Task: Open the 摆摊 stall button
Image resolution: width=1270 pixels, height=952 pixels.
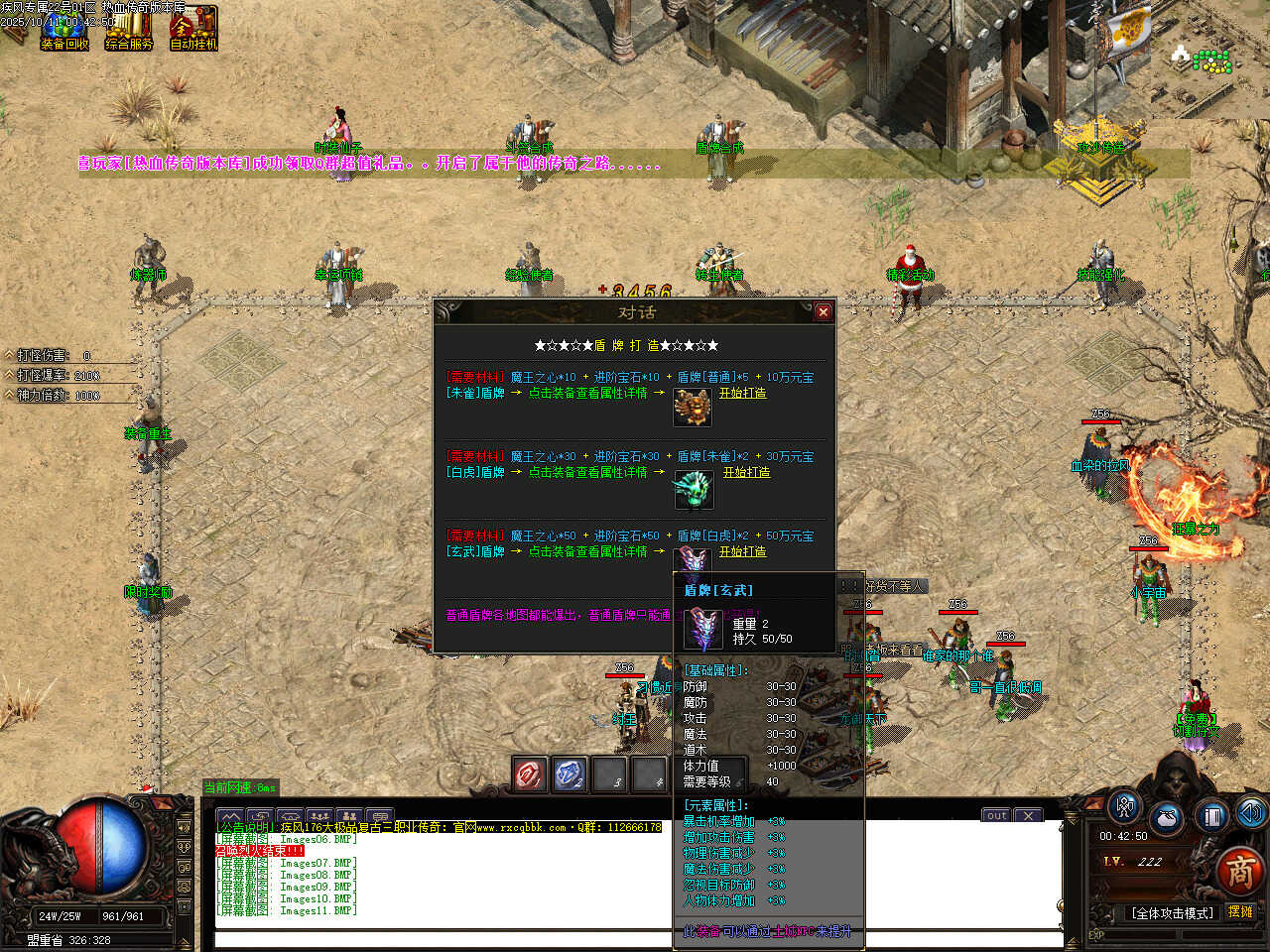Action: pyautogui.click(x=1240, y=912)
